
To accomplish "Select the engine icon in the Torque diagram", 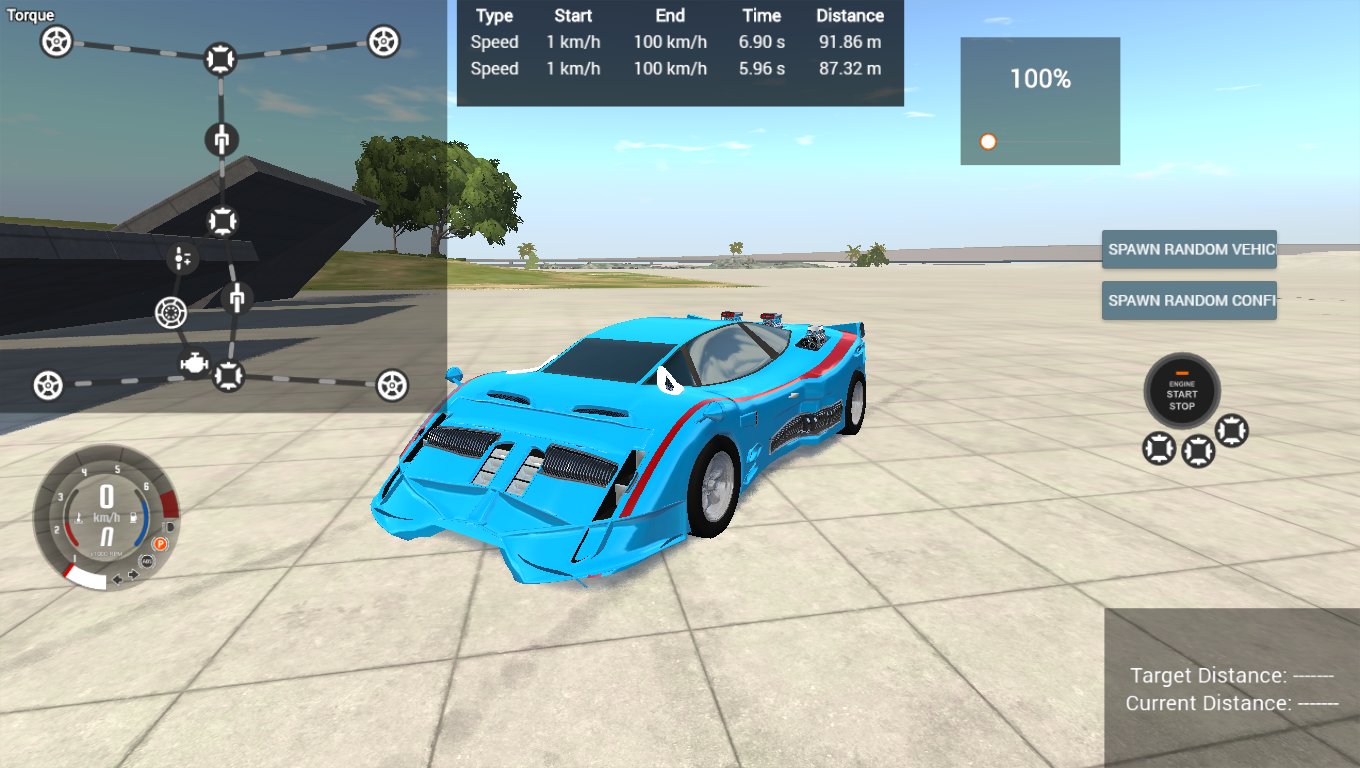I will point(194,363).
